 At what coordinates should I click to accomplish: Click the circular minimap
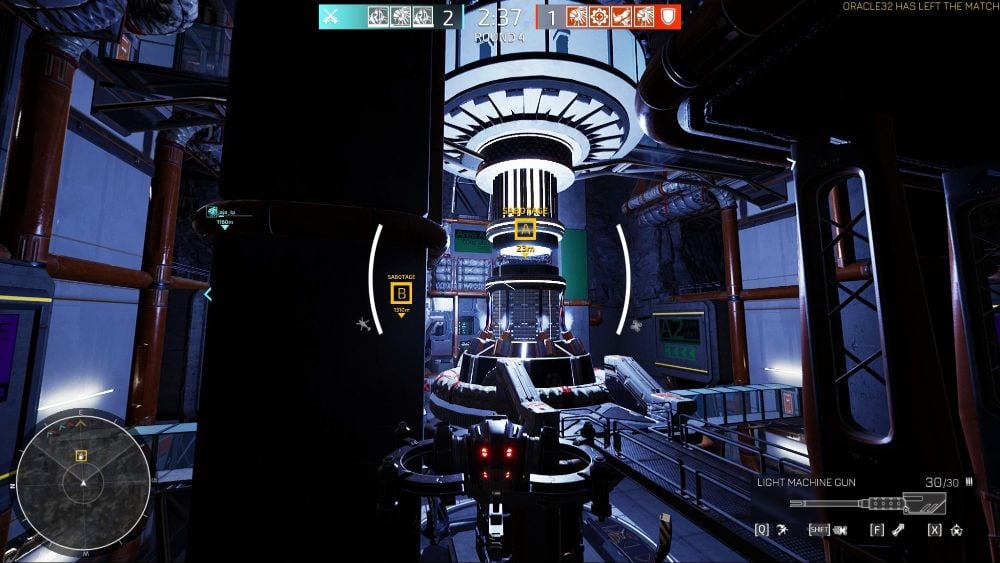pyautogui.click(x=84, y=483)
